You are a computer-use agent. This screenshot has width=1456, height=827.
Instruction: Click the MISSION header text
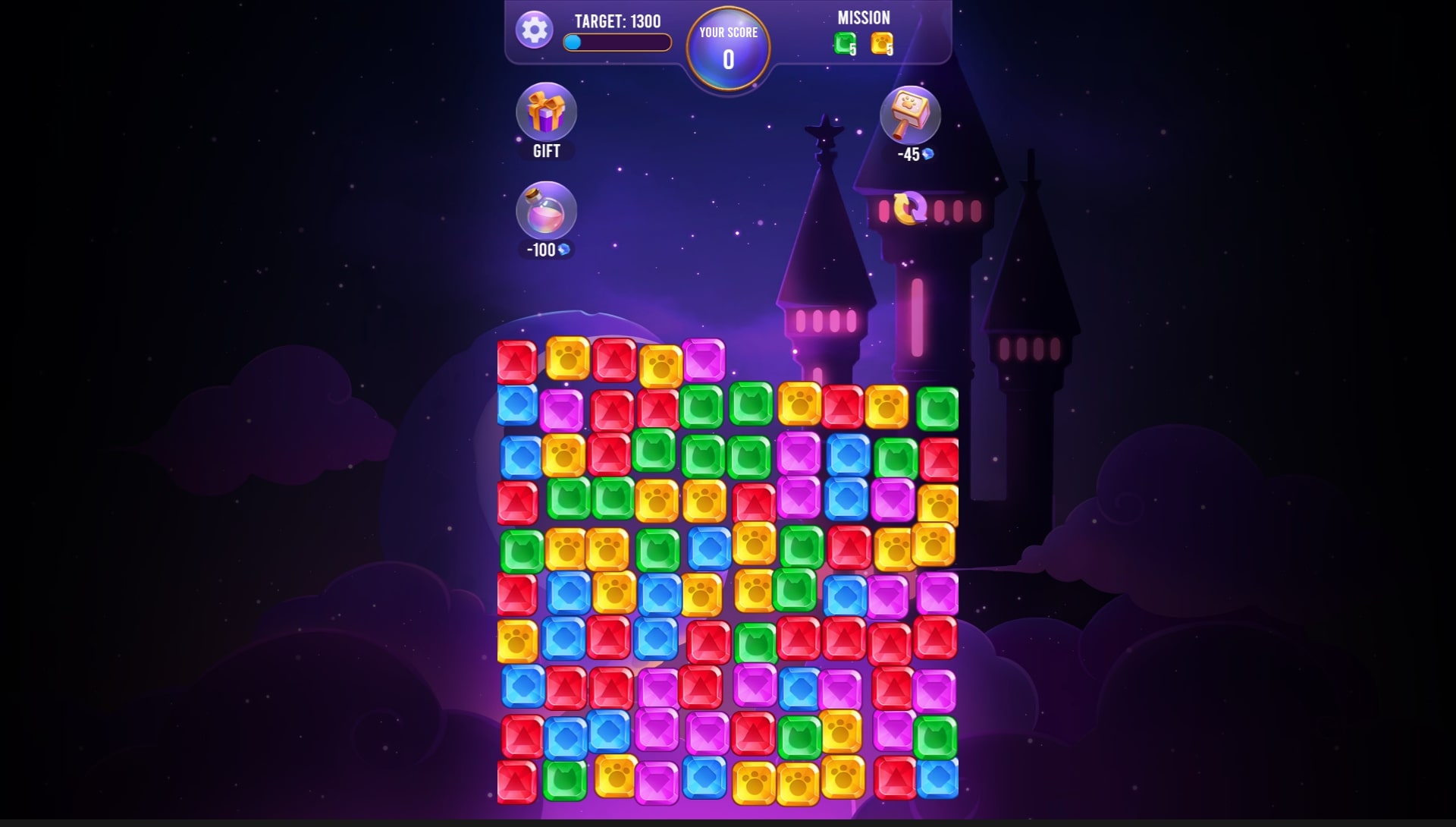coord(864,16)
